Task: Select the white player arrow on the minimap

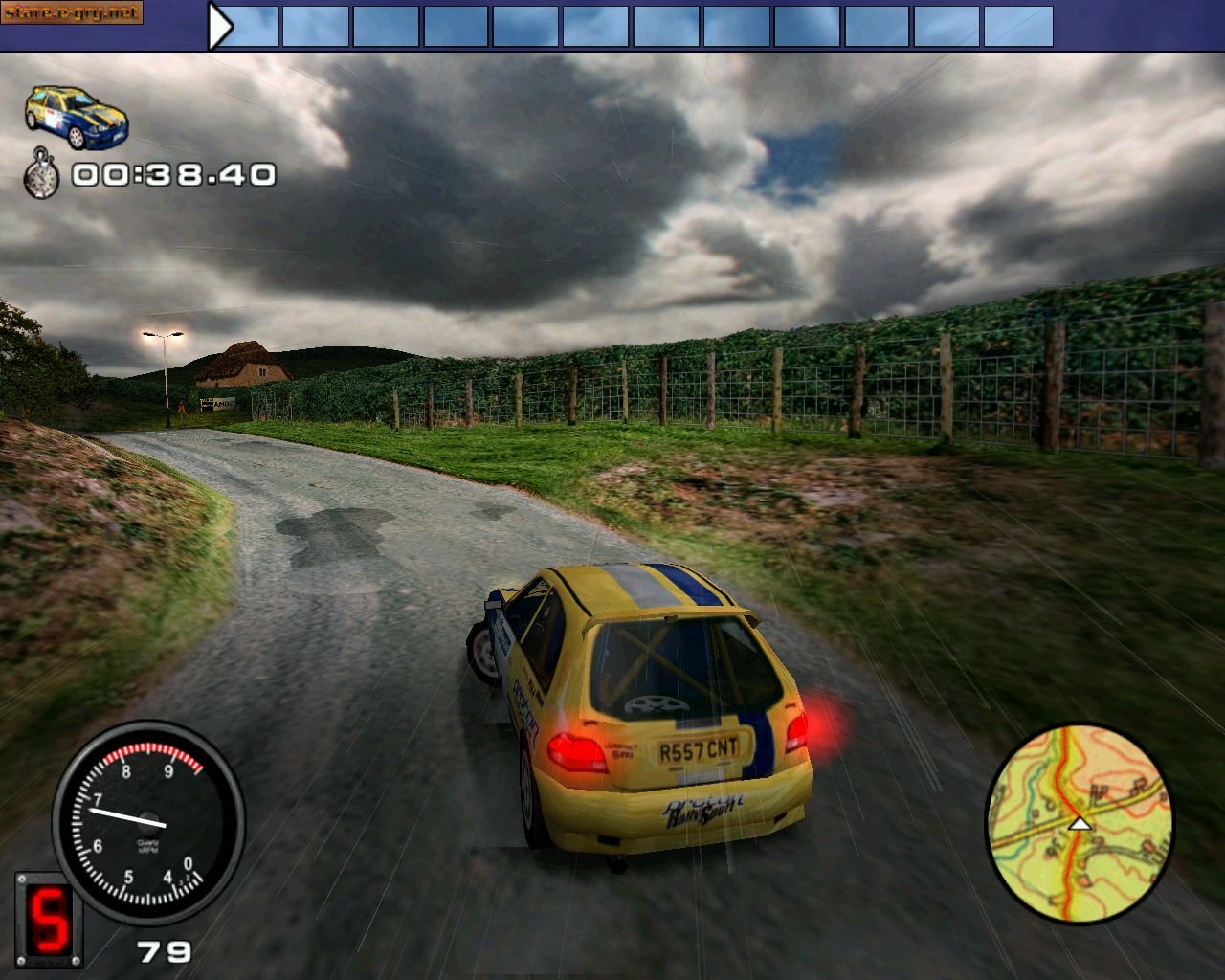Action: [x=1082, y=821]
